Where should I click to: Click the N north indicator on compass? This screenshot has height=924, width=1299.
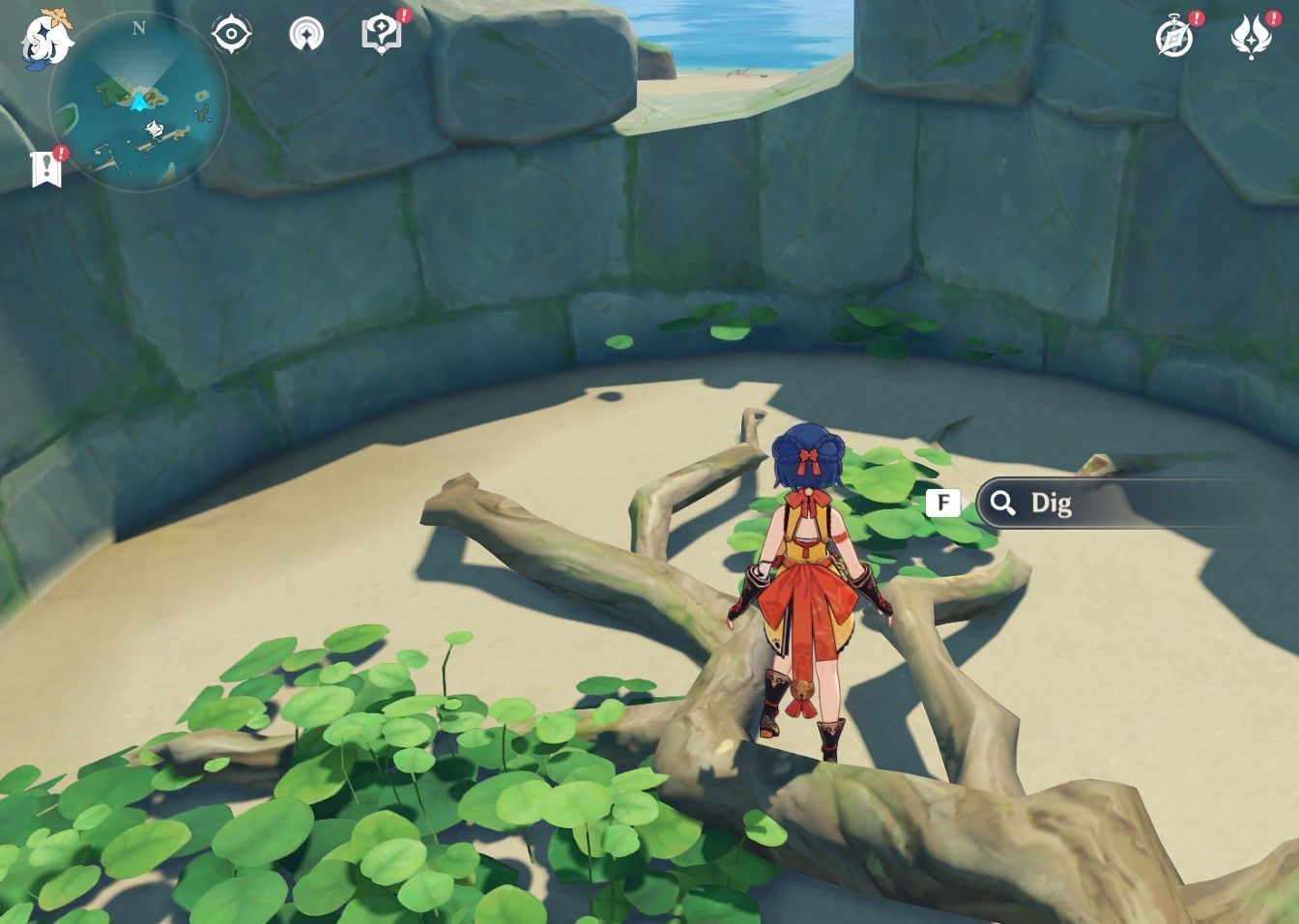point(138,30)
